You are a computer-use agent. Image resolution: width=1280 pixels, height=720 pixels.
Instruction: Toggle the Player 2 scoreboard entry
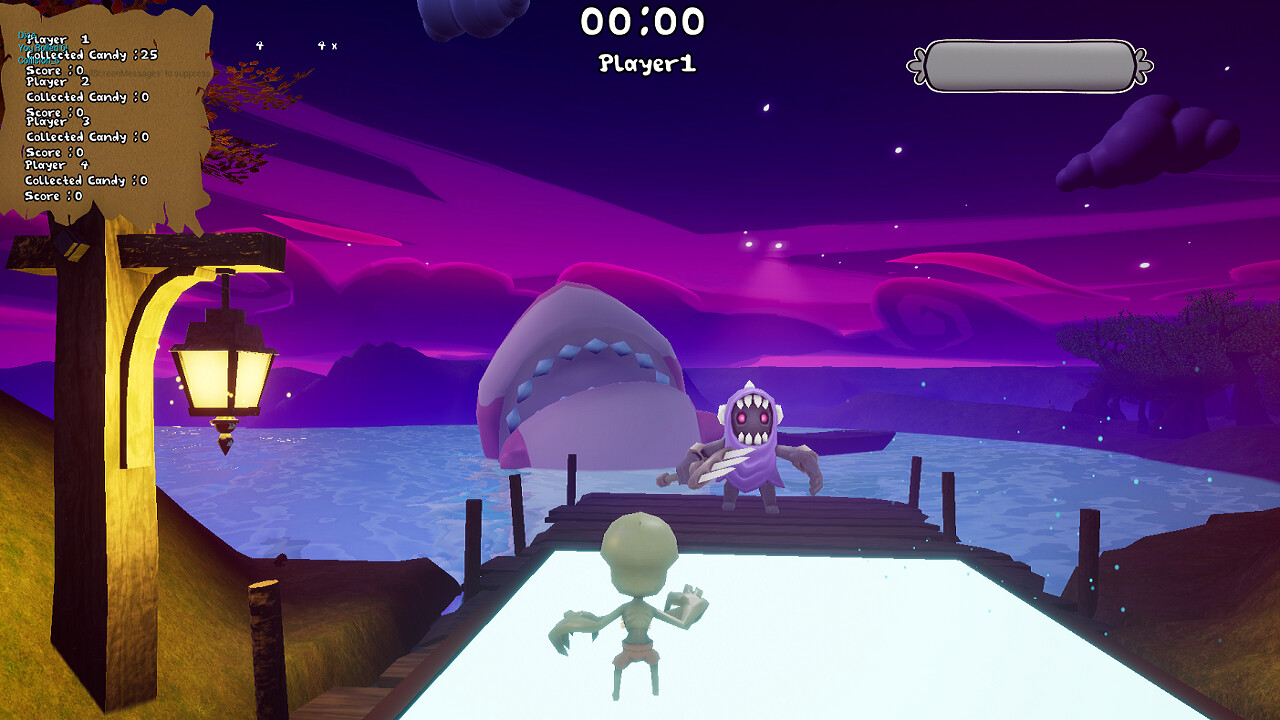pyautogui.click(x=55, y=80)
